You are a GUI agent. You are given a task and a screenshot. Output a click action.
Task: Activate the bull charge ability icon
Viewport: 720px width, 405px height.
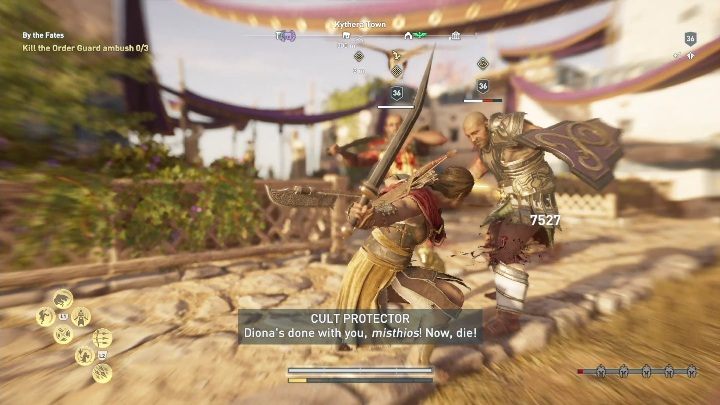click(62, 298)
